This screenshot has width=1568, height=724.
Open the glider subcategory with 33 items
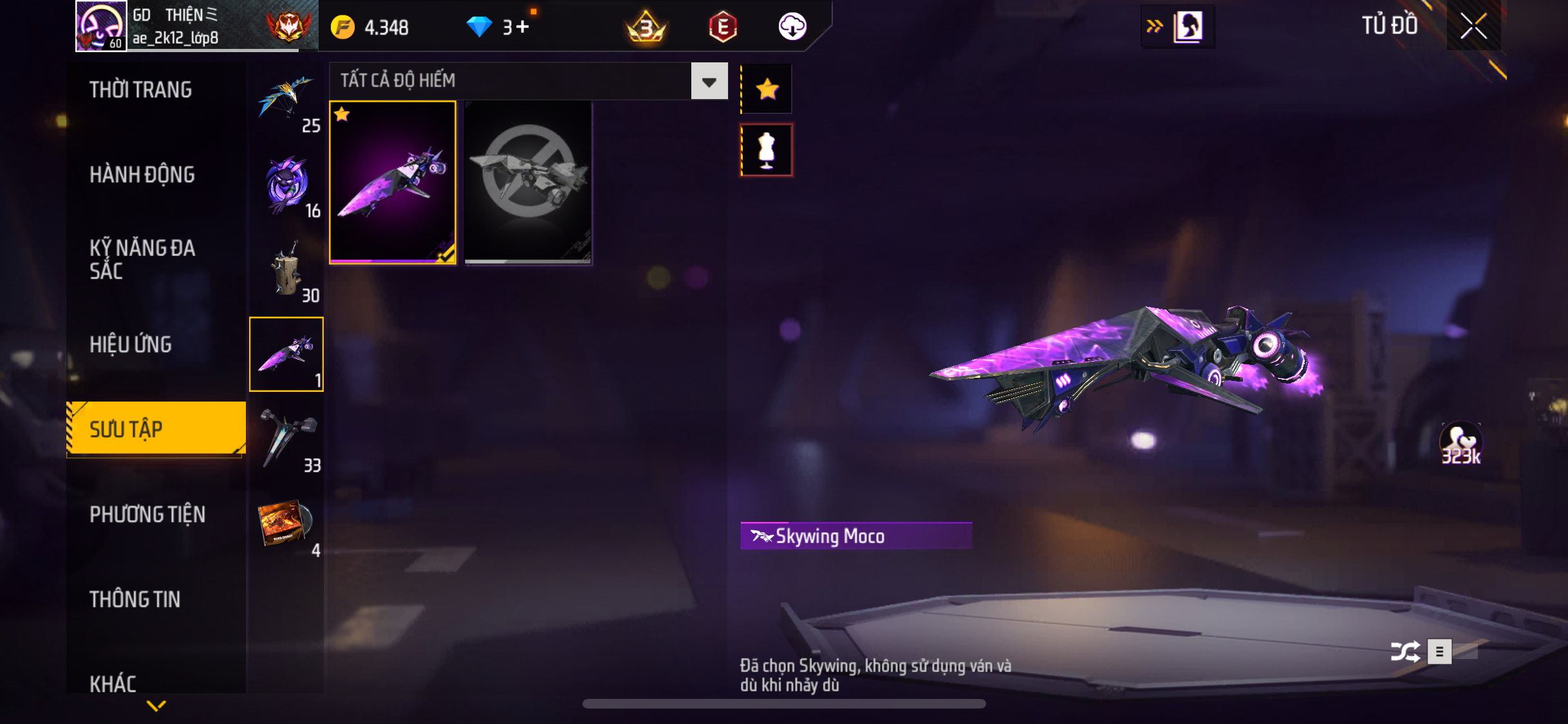click(287, 441)
